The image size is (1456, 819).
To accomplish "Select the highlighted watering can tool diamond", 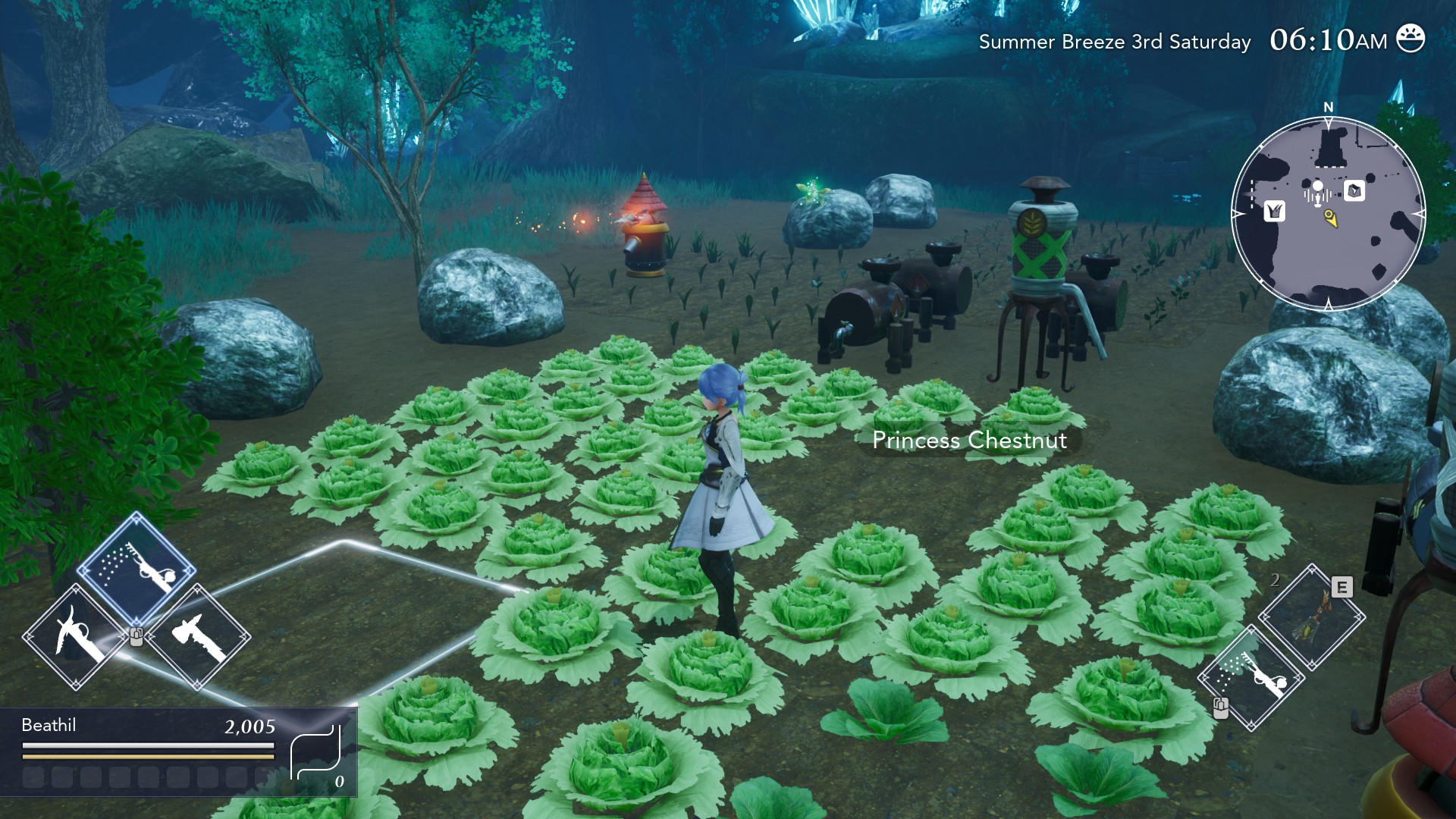I will (136, 569).
